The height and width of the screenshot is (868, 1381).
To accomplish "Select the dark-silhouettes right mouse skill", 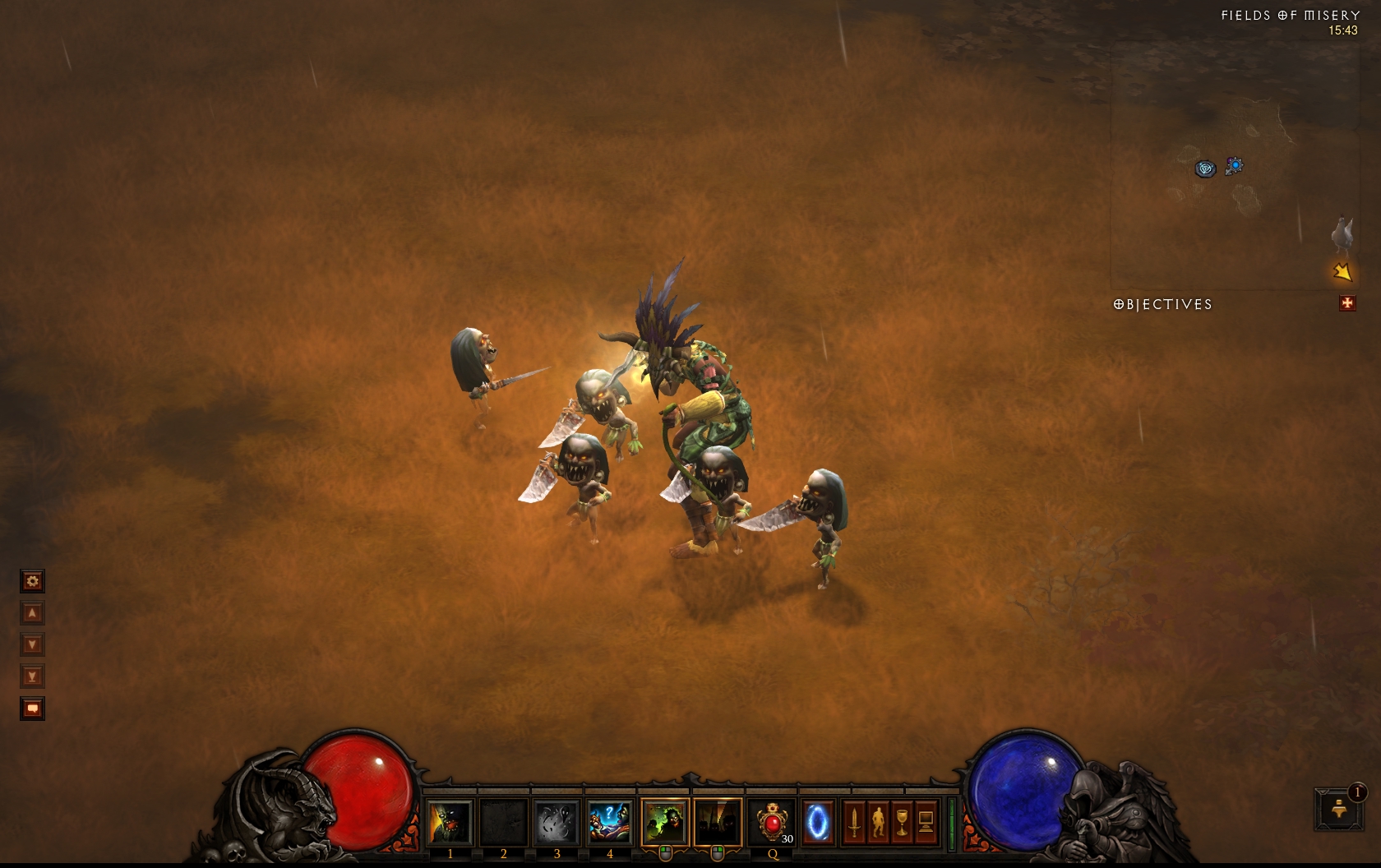I will (717, 822).
